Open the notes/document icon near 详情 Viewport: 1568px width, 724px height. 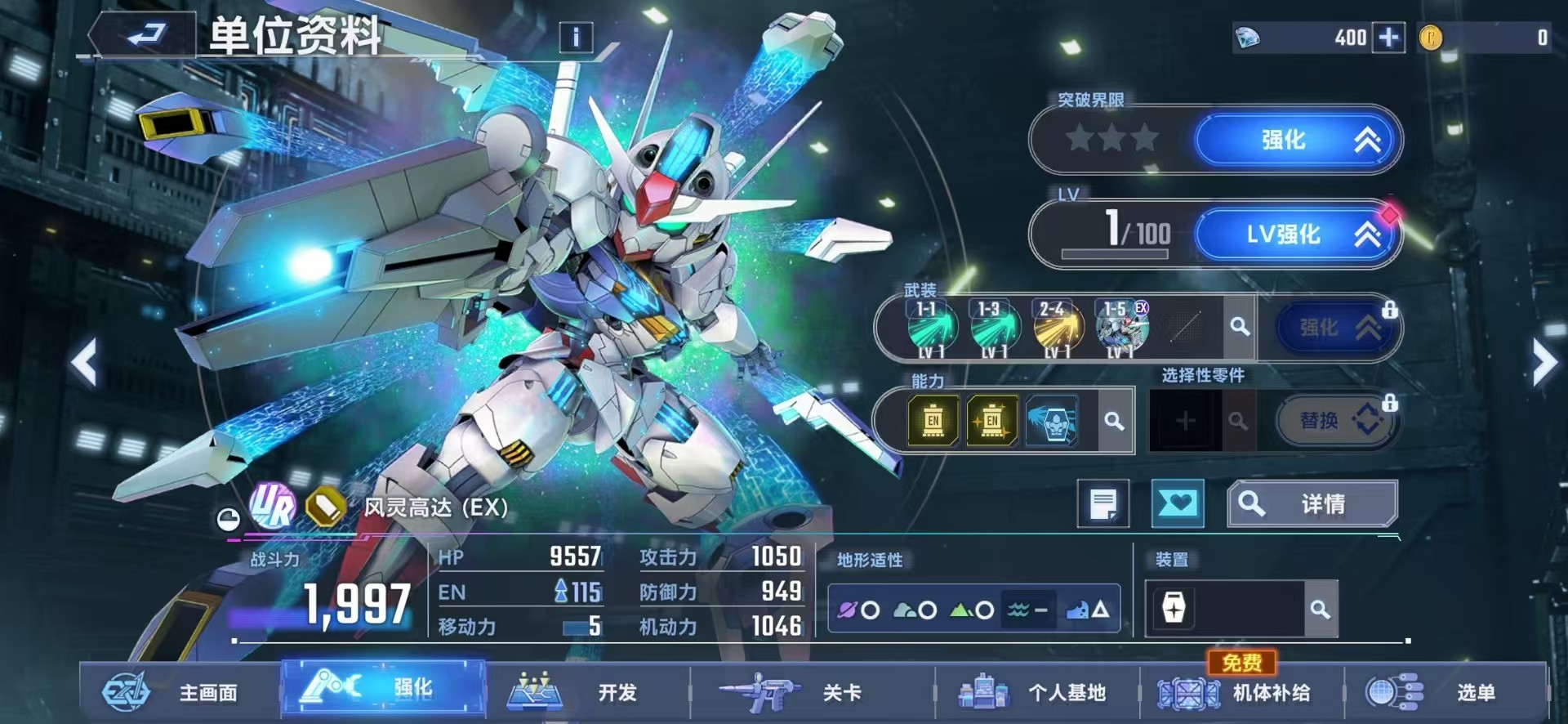click(1104, 503)
